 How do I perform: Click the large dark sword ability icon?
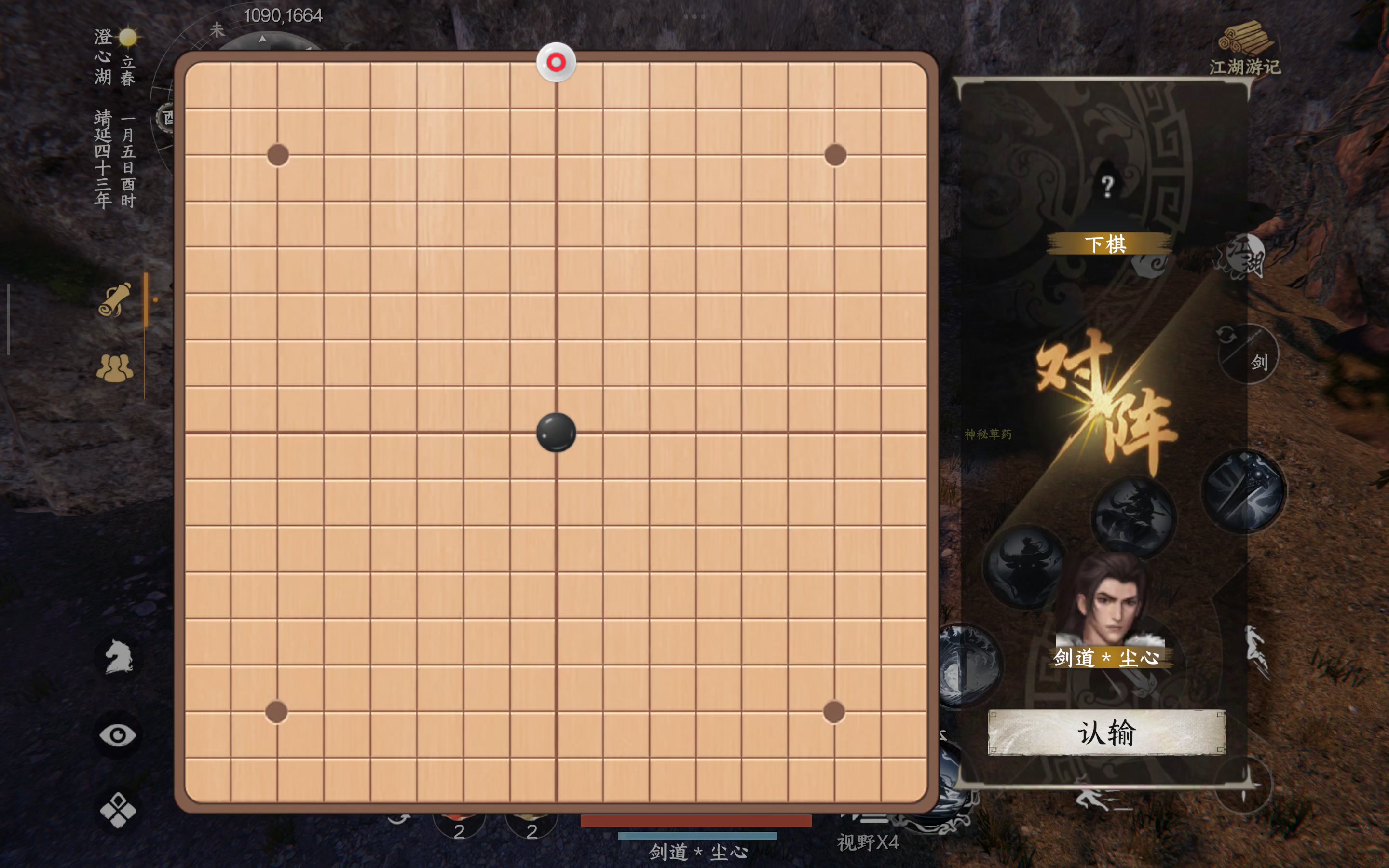(x=1244, y=489)
